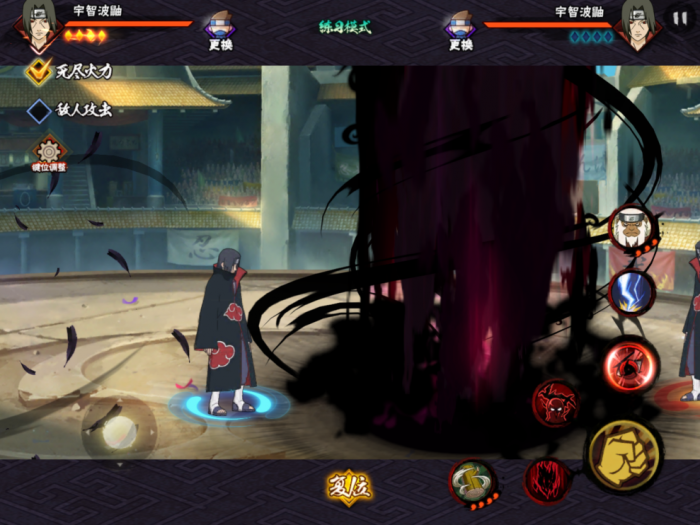Viewport: 700px width, 525px height.
Task: Summon the white-bearded elder assist
Action: point(632,229)
